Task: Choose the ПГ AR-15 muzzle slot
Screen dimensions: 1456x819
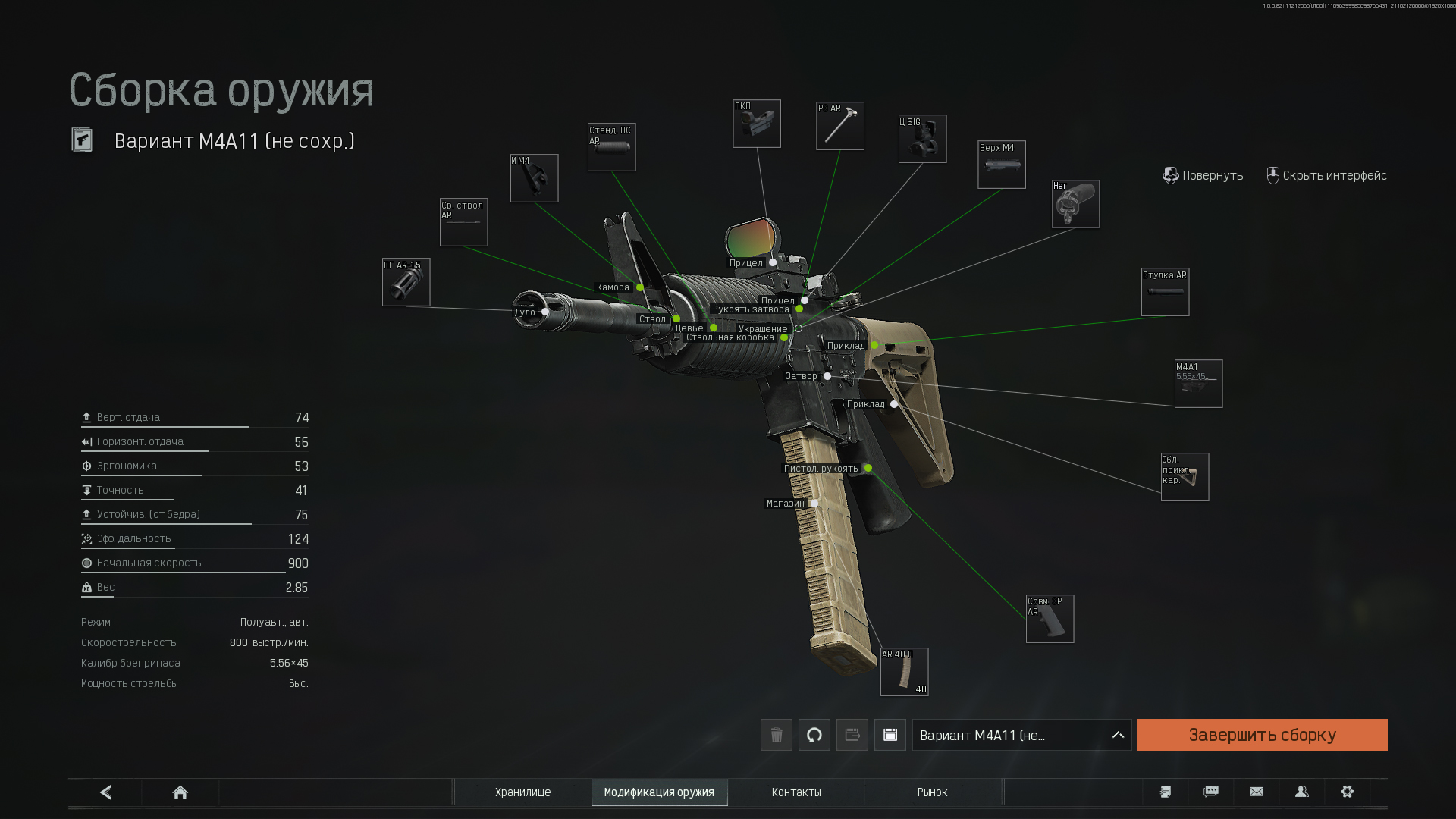Action: click(406, 282)
